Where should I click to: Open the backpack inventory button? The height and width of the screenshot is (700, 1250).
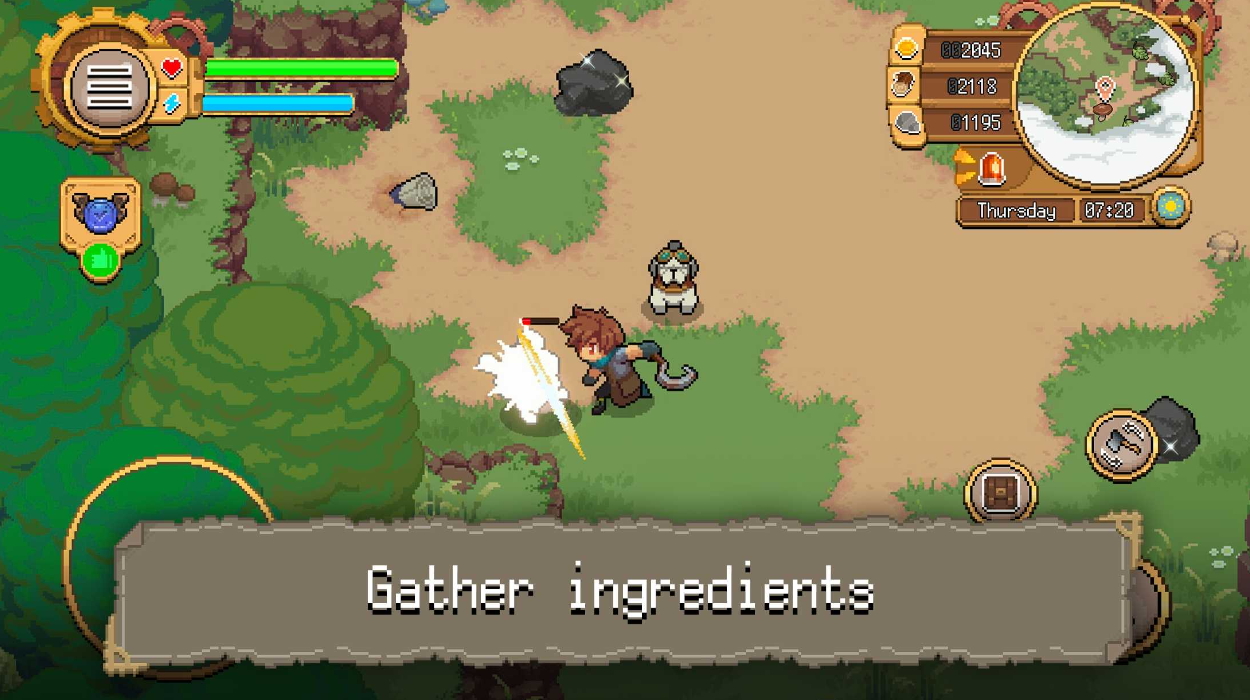click(x=1000, y=493)
